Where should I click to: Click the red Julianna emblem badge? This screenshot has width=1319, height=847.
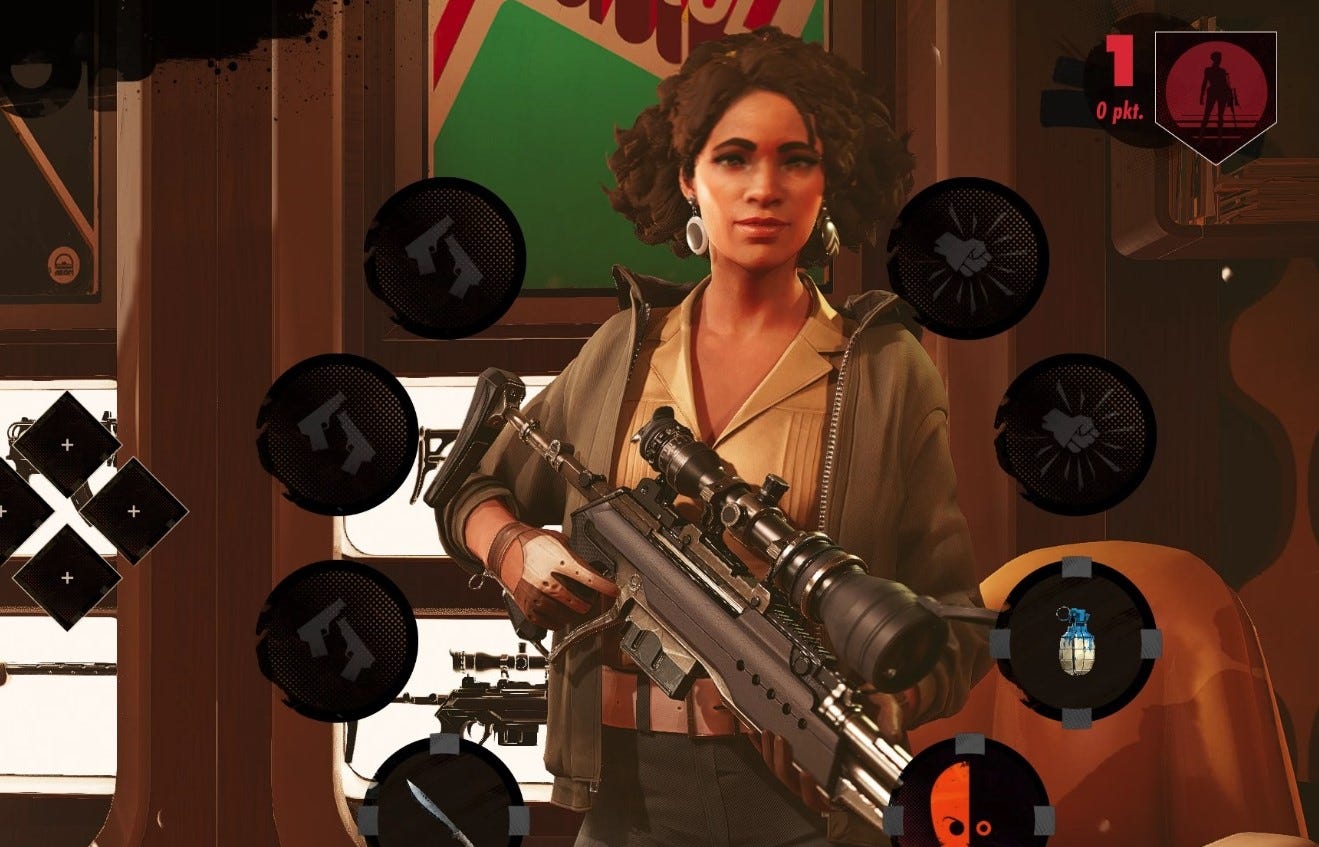pos(1213,90)
